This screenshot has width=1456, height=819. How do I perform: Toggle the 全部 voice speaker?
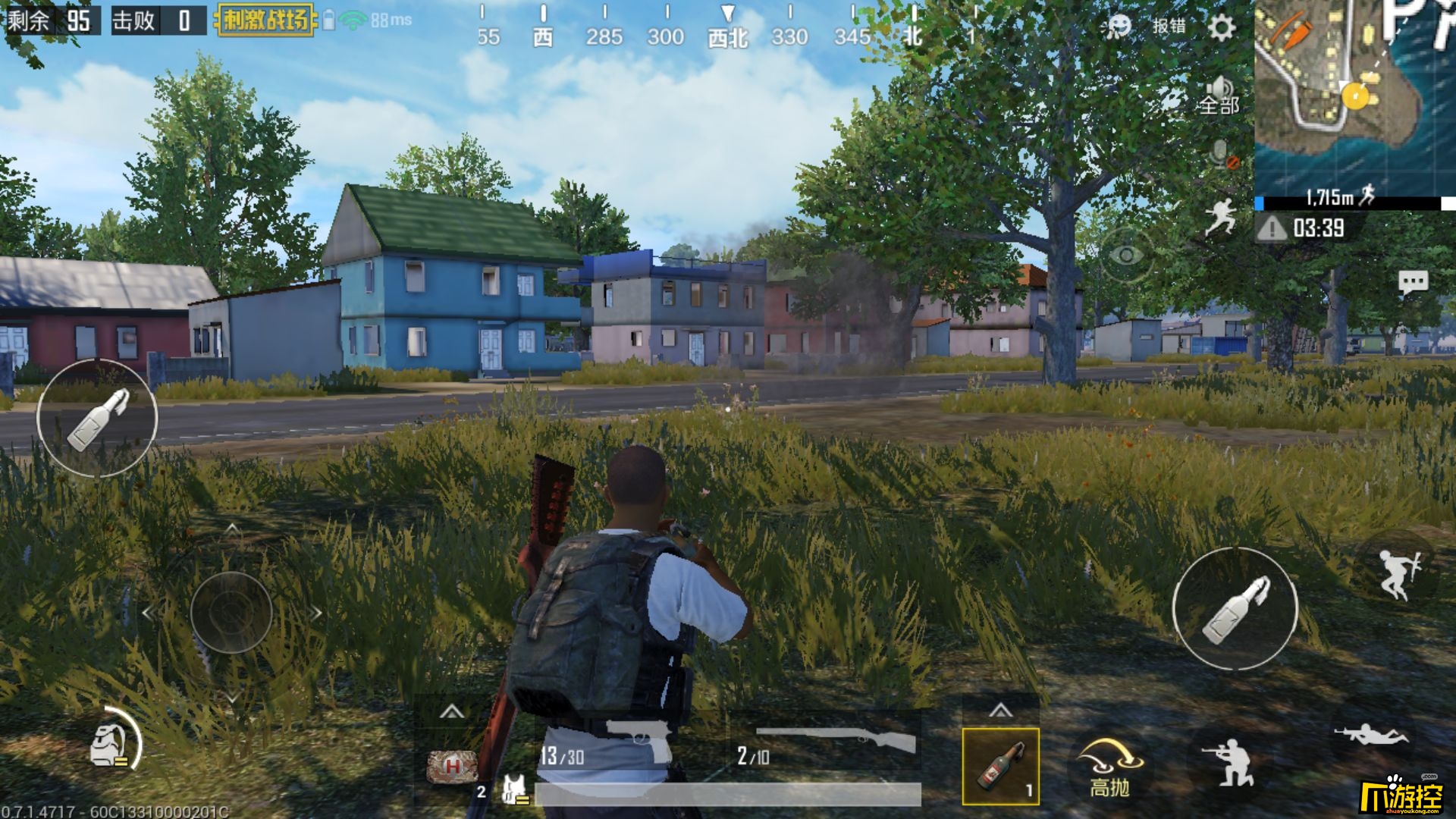pyautogui.click(x=1219, y=96)
